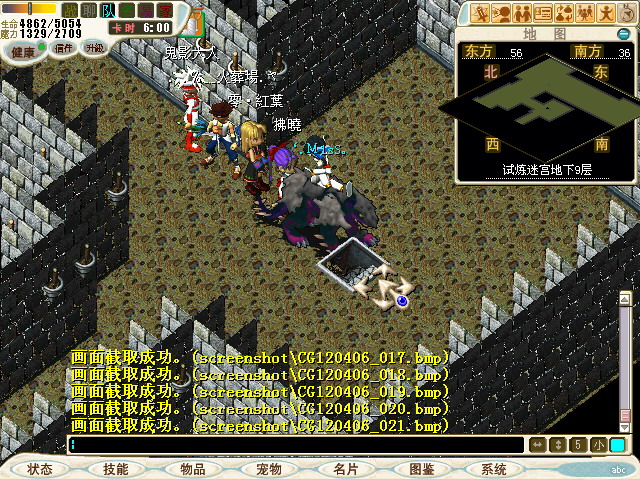This screenshot has height=480, width=640.
Task: Click the dungeon minimap view
Action: (546, 108)
